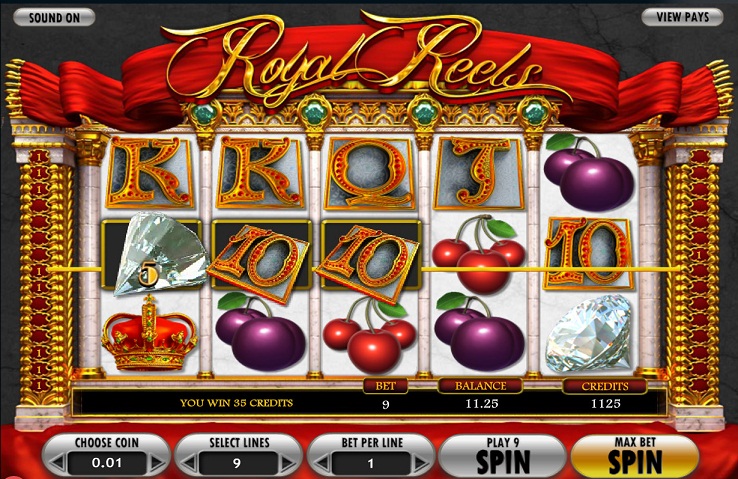738x479 pixels.
Task: Increase the coin value with right arrow
Action: click(x=156, y=465)
